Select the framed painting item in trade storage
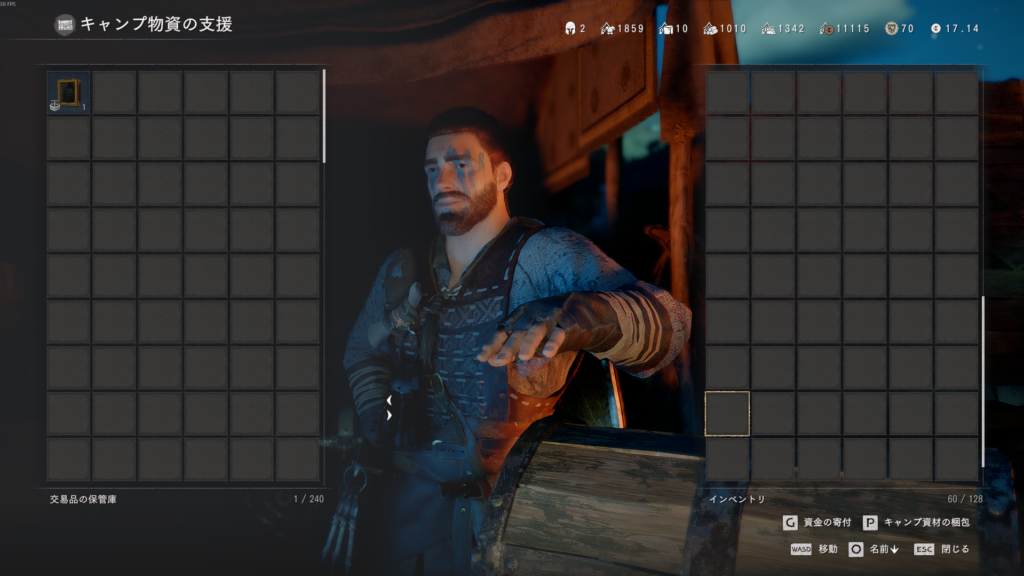The image size is (1024, 576). pyautogui.click(x=68, y=92)
